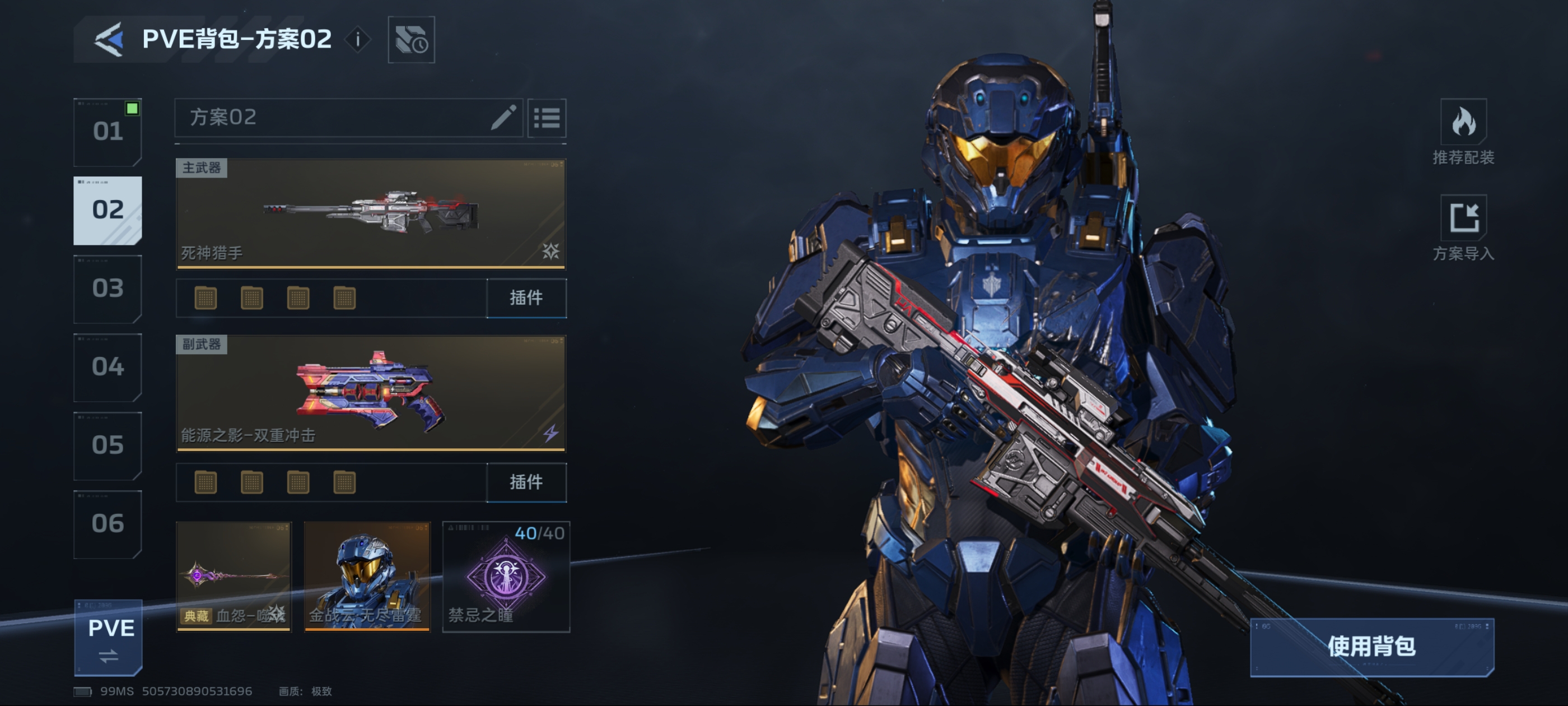
Task: Choose the 血怨 melee weapon slot
Action: (x=234, y=575)
